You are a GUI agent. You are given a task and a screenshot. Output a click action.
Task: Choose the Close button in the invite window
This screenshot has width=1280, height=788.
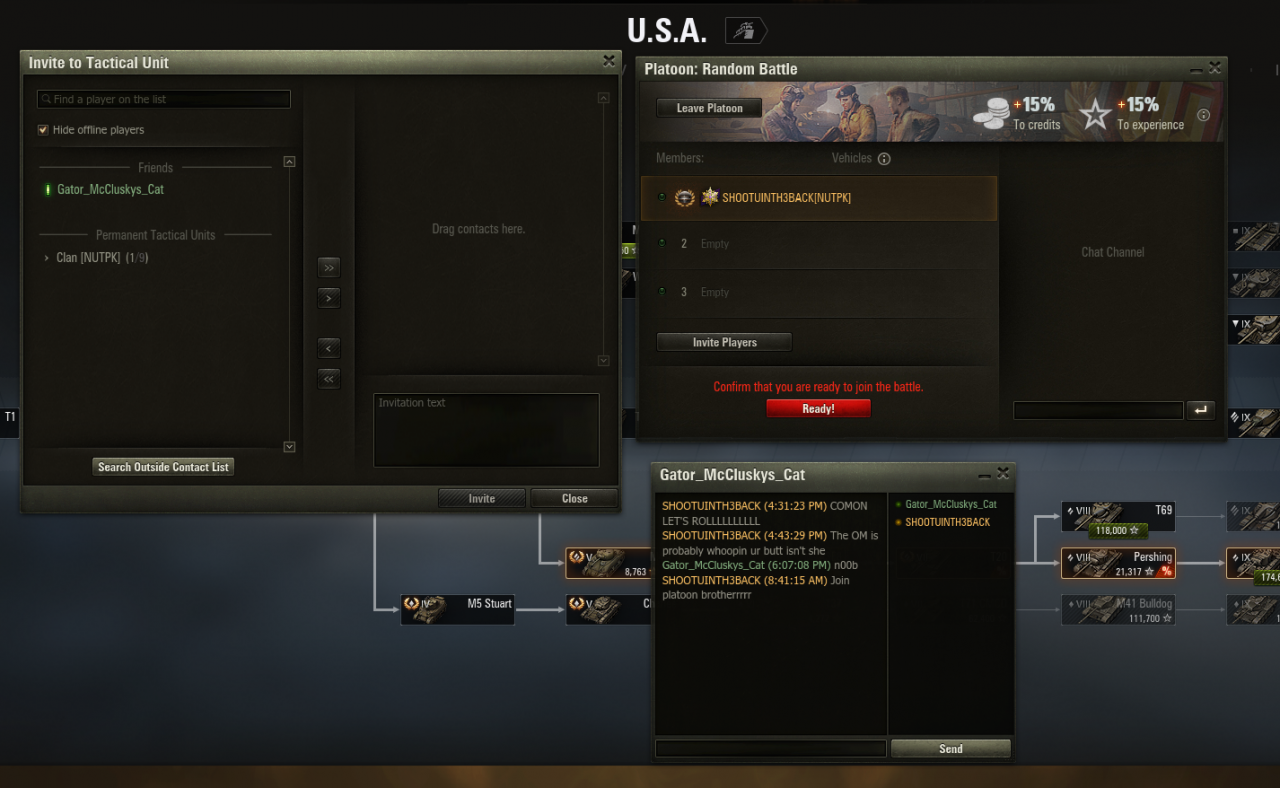pos(574,498)
